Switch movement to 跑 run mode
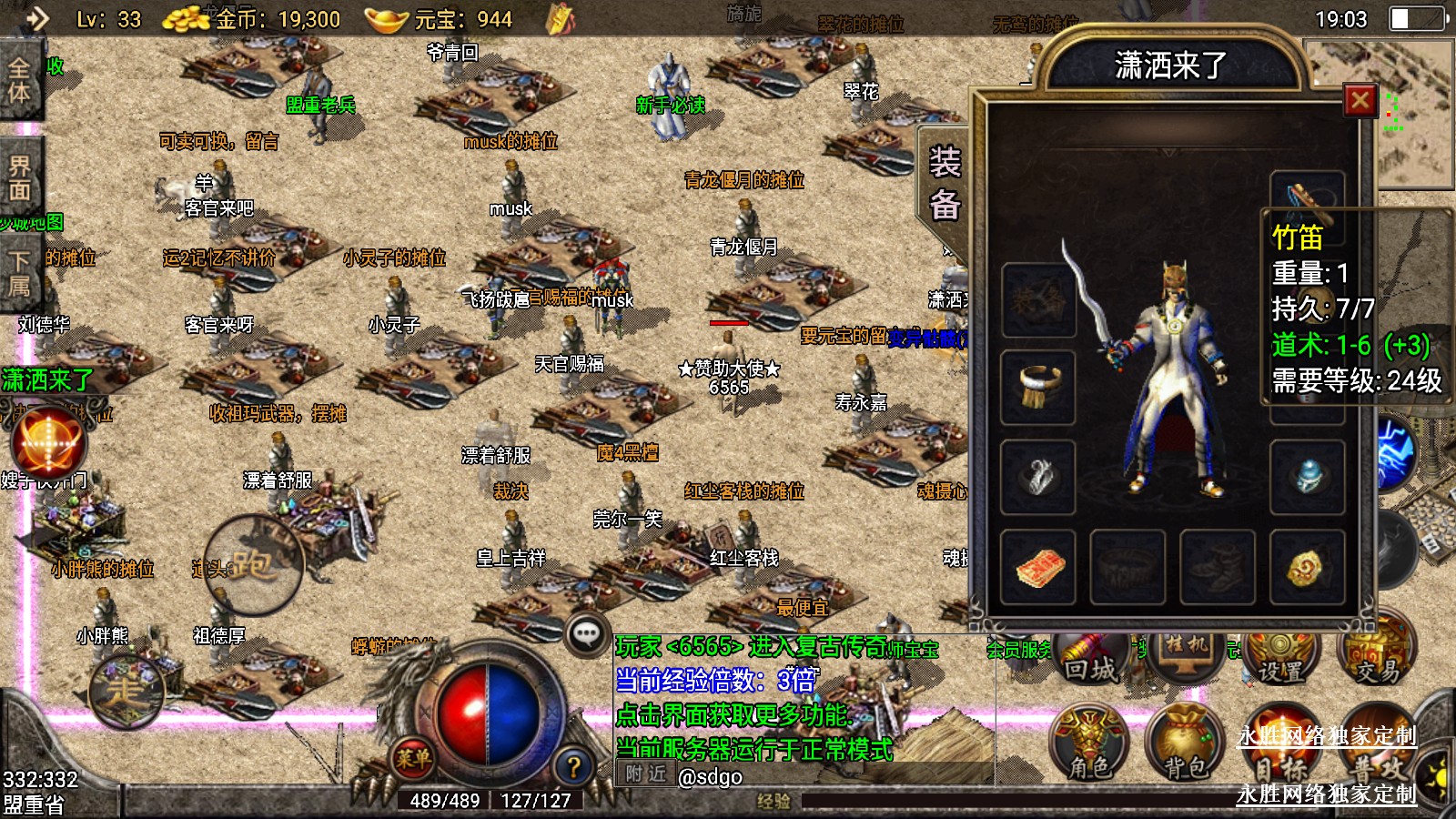 pyautogui.click(x=252, y=566)
